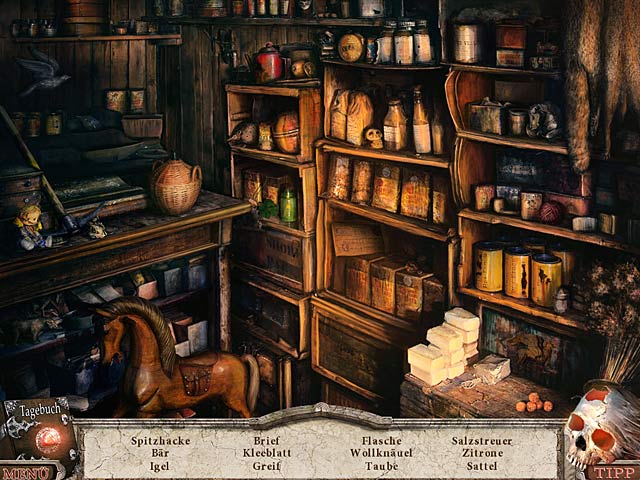
Task: Choose Greif in the item list
Action: 266,465
